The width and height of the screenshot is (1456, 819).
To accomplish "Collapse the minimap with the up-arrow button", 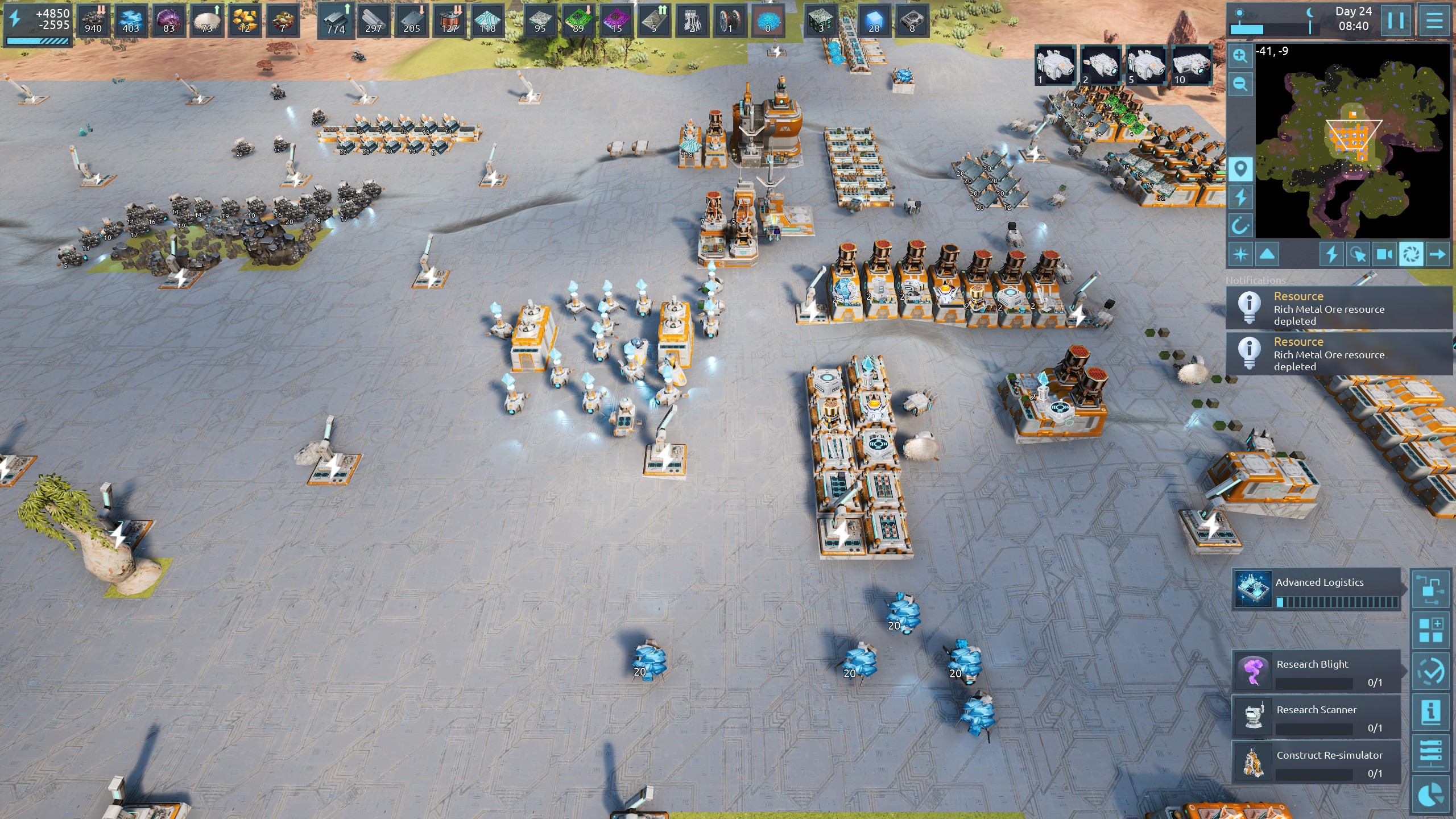I will (1267, 254).
